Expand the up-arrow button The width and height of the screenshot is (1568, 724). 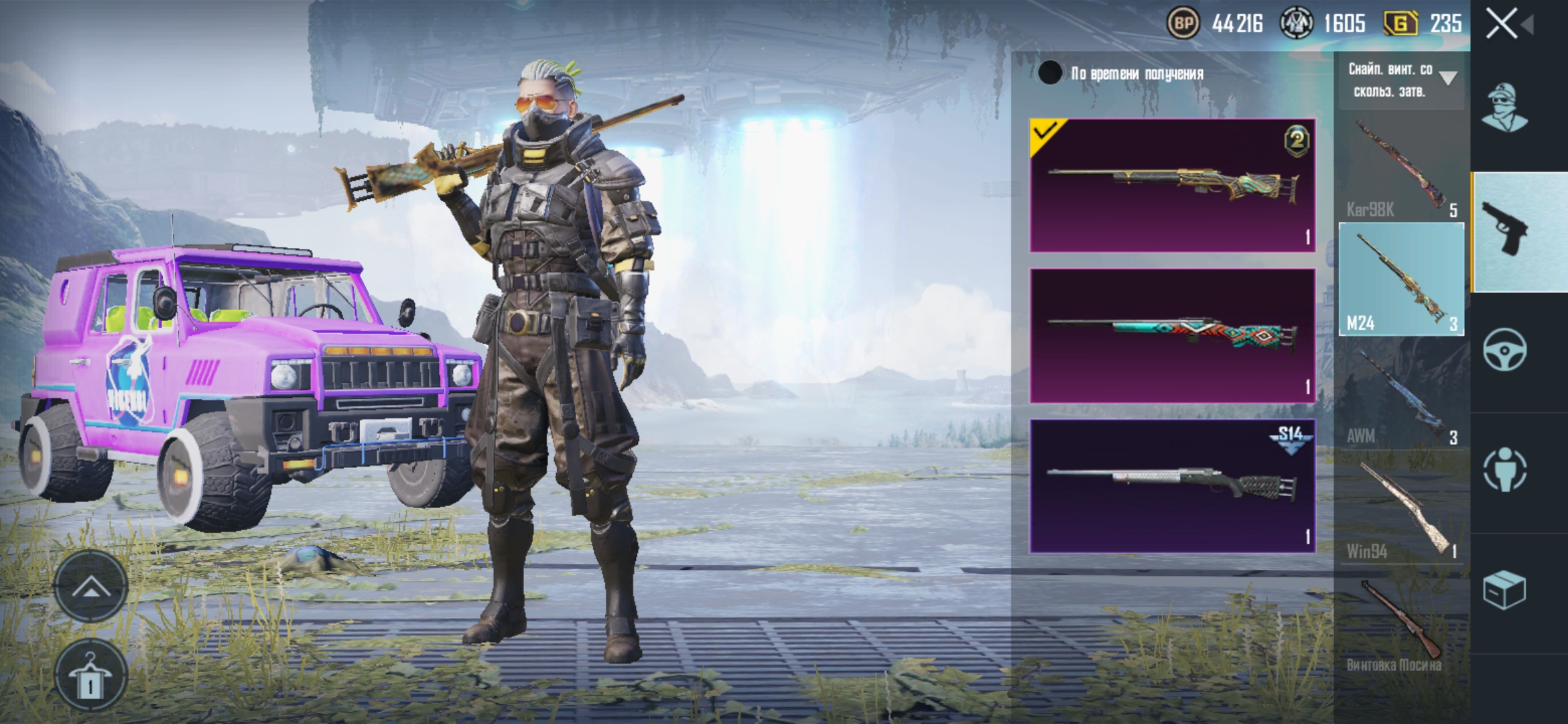click(x=90, y=588)
